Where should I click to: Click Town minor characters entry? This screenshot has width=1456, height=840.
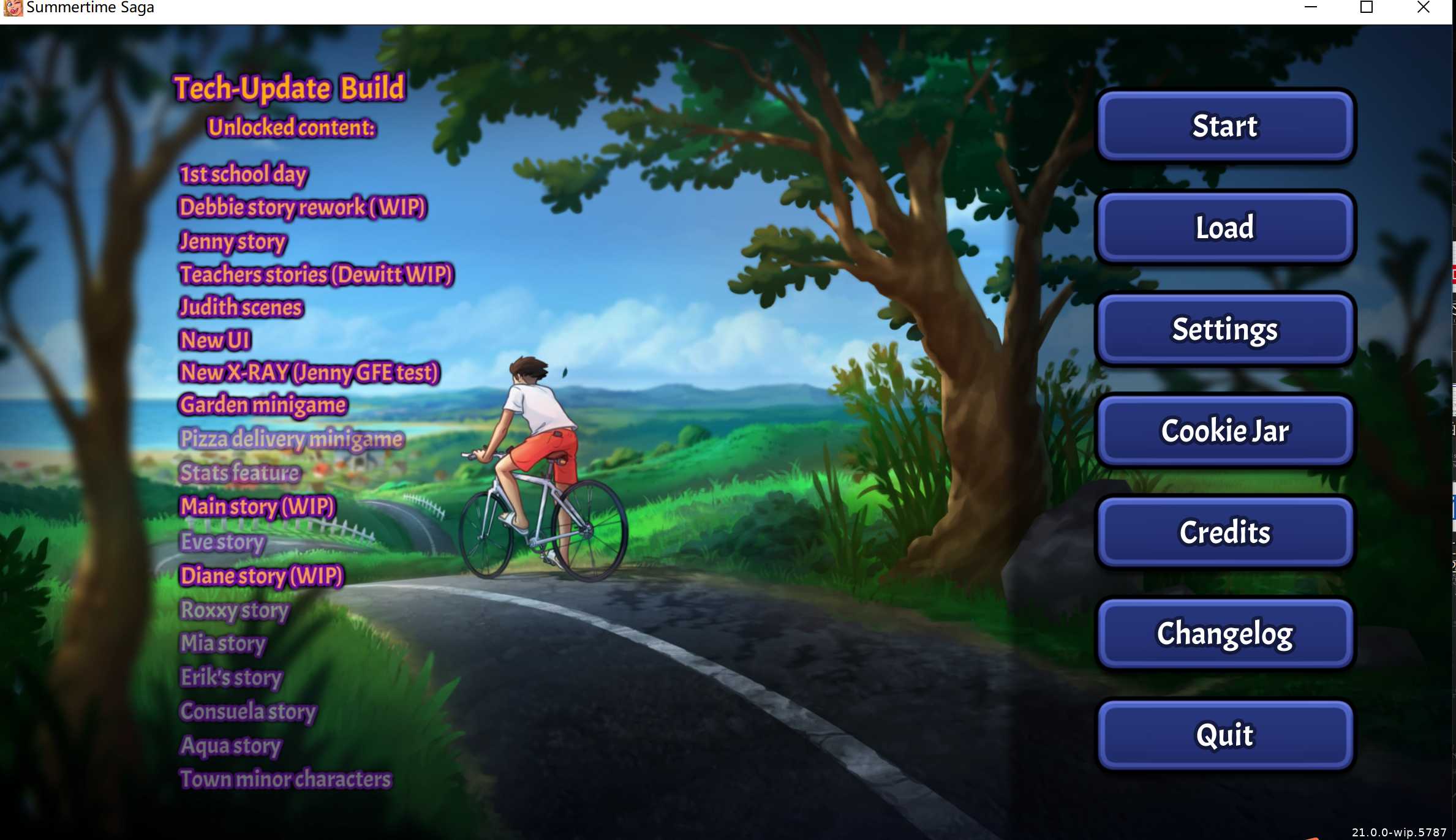click(285, 779)
